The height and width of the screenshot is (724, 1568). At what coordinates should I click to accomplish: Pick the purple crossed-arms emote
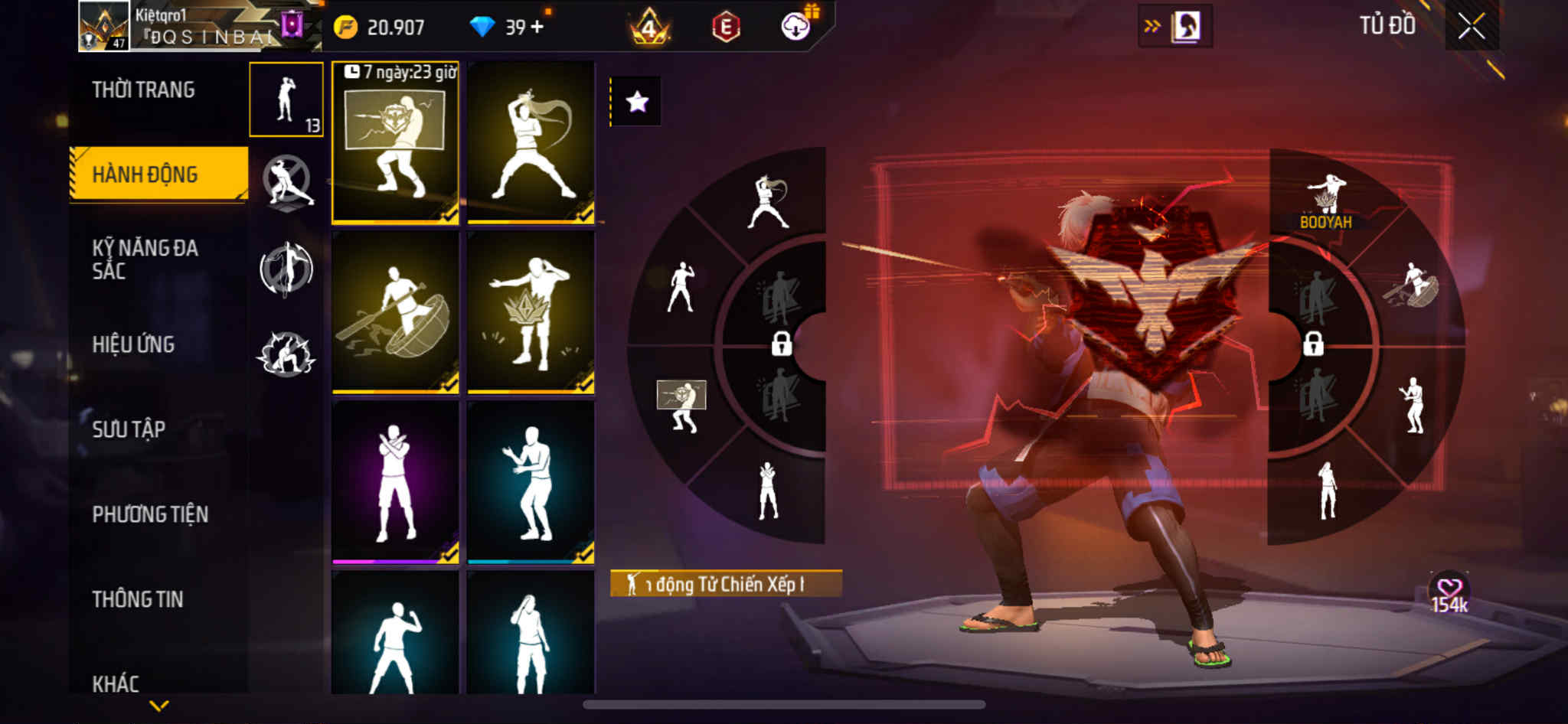click(395, 482)
